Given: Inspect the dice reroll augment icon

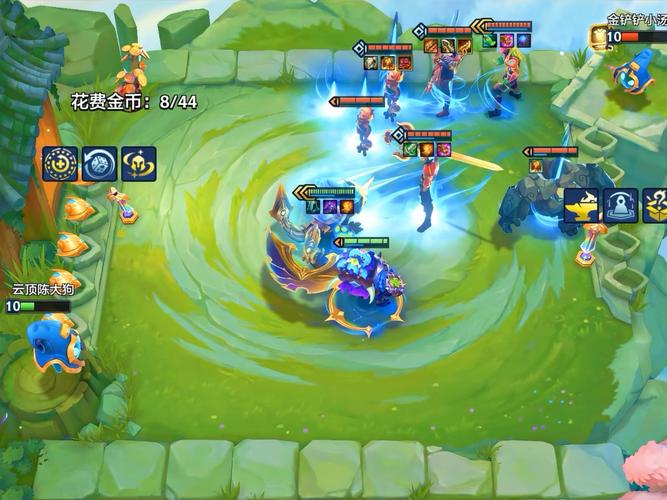Looking at the screenshot, I should 99,163.
